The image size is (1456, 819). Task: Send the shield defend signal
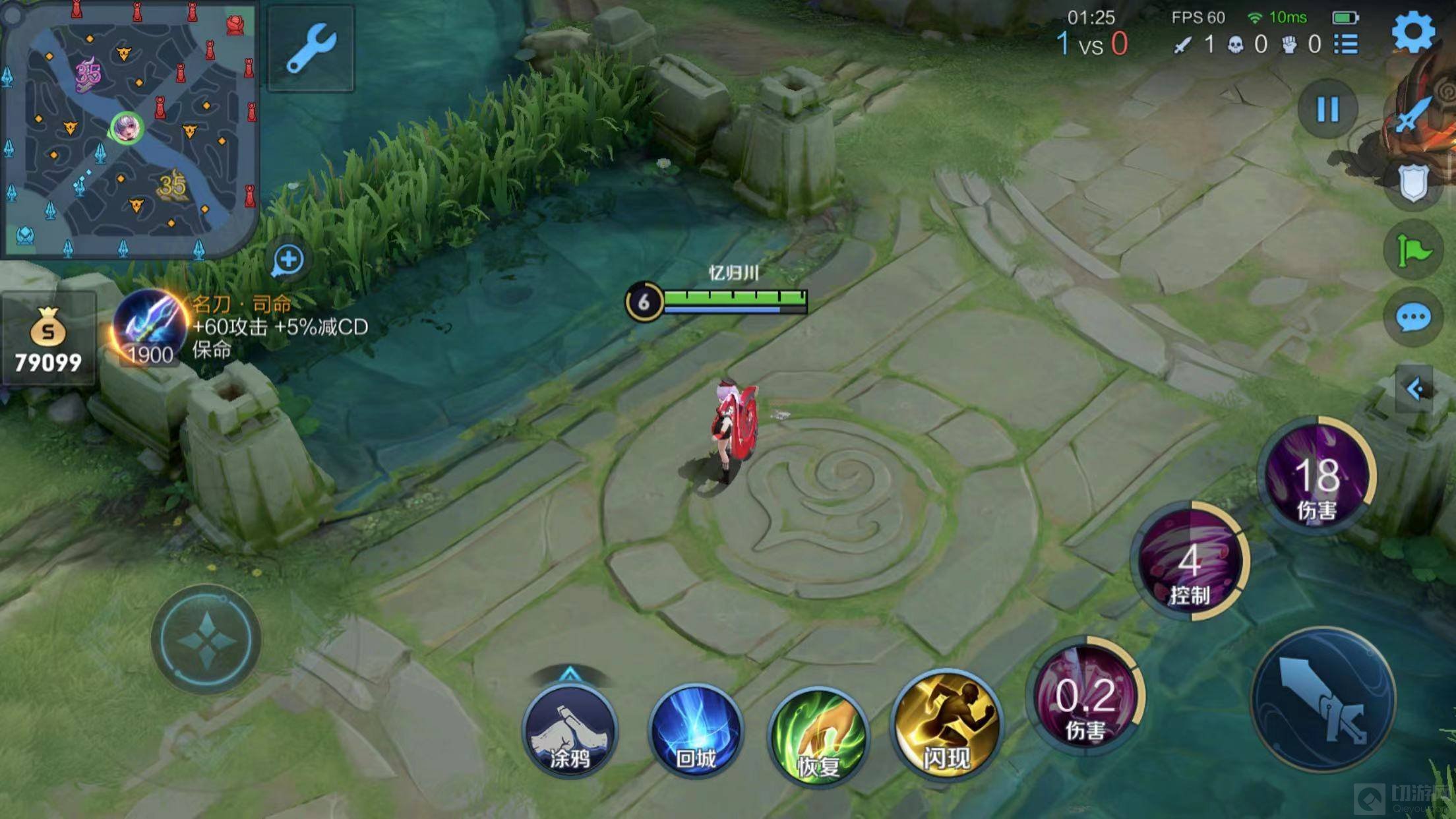coord(1413,183)
